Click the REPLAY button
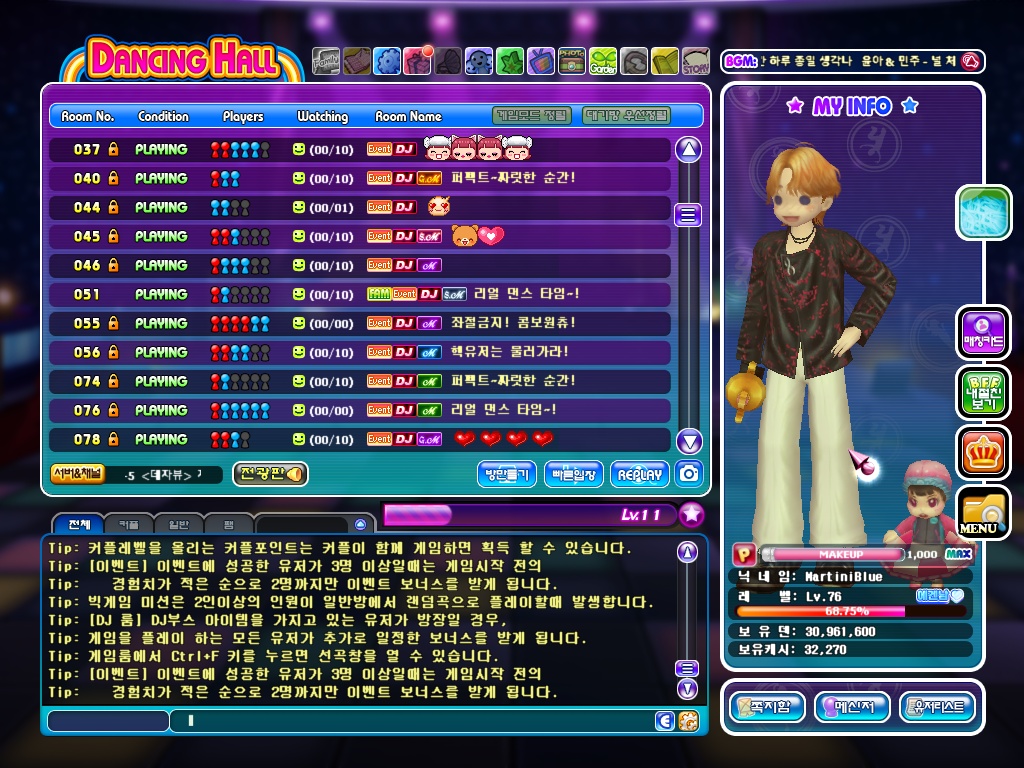1024x768 pixels. (639, 474)
